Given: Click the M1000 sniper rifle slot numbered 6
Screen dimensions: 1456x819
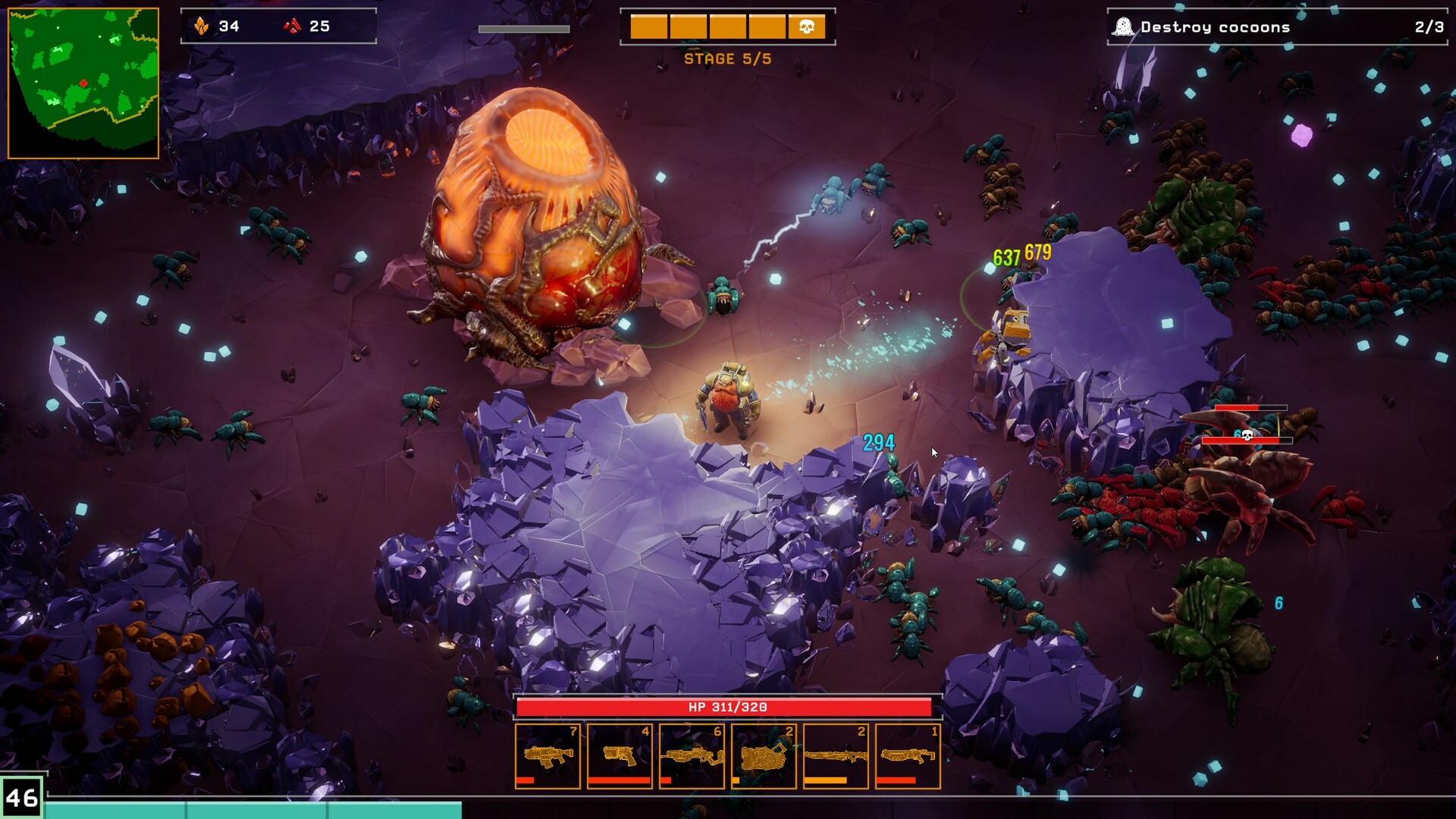Looking at the screenshot, I should pyautogui.click(x=691, y=756).
